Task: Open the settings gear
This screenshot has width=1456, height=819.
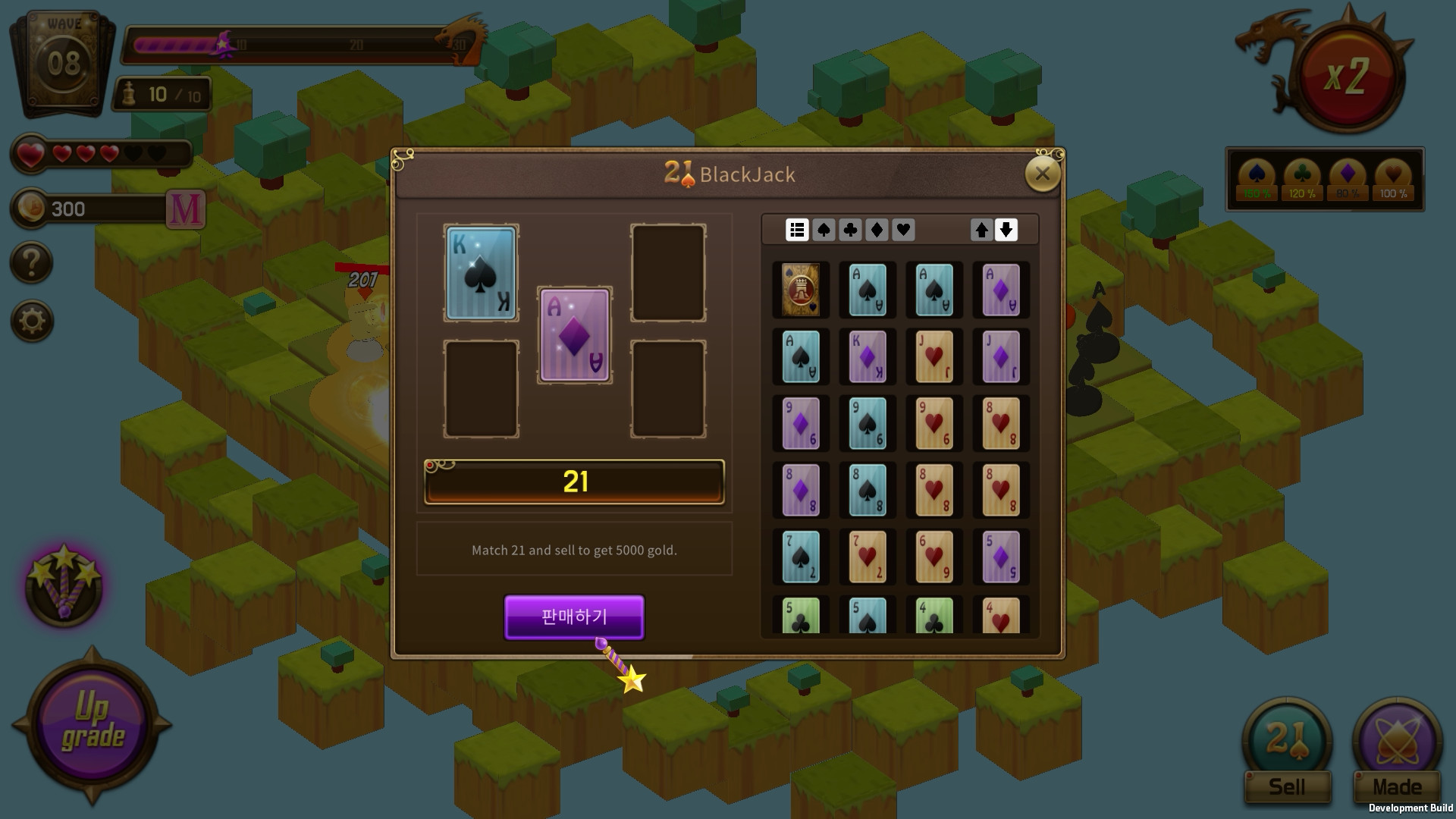Action: 30,321
